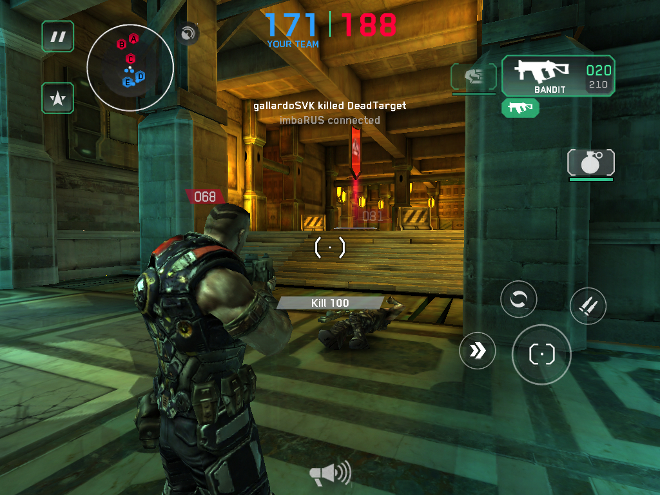Choose the small green SMG weapon slot
This screenshot has height=495, width=660.
(x=520, y=107)
